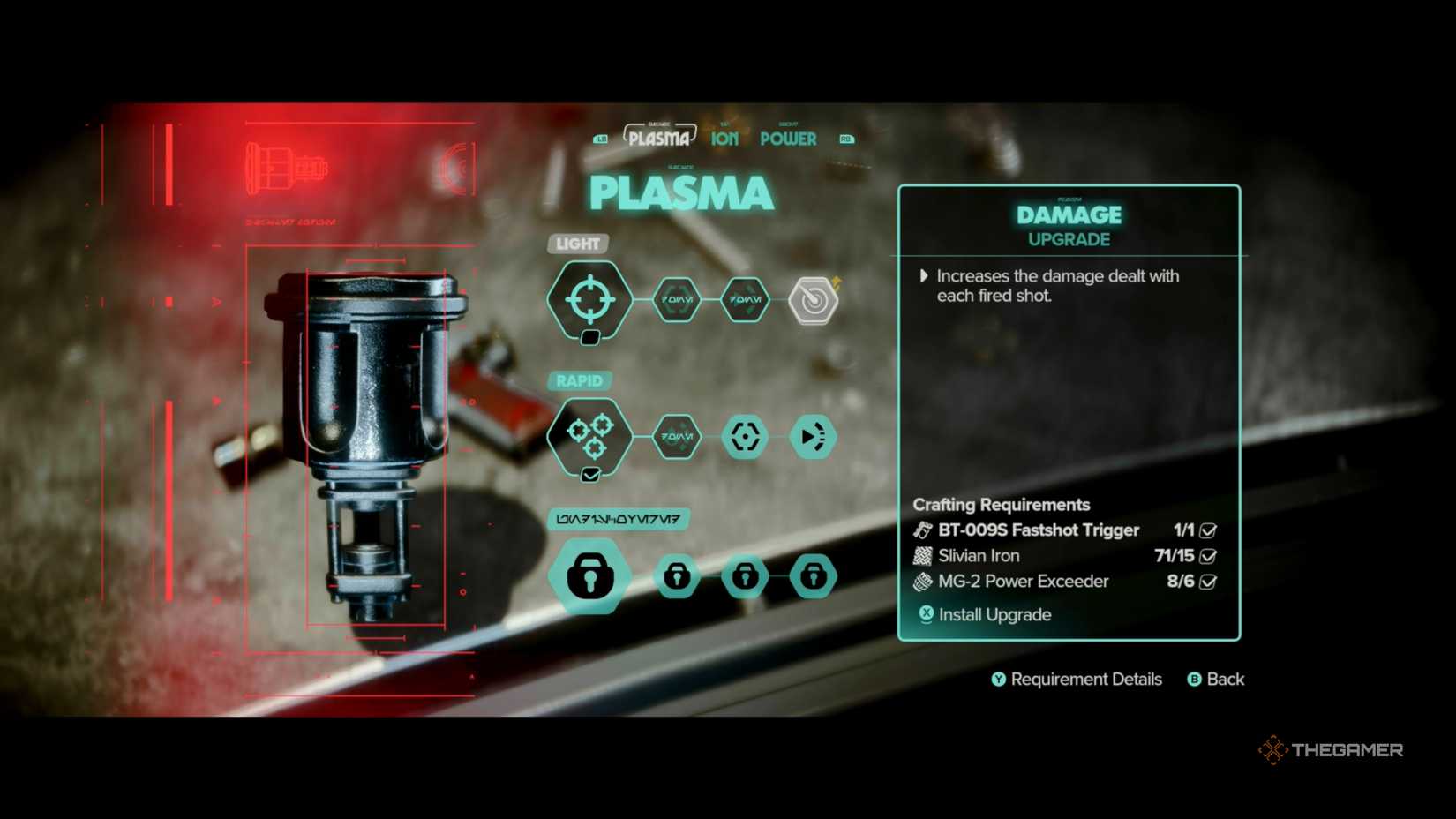Select the Light blaster targeting upgrade icon
This screenshot has height=819, width=1456.
[589, 300]
